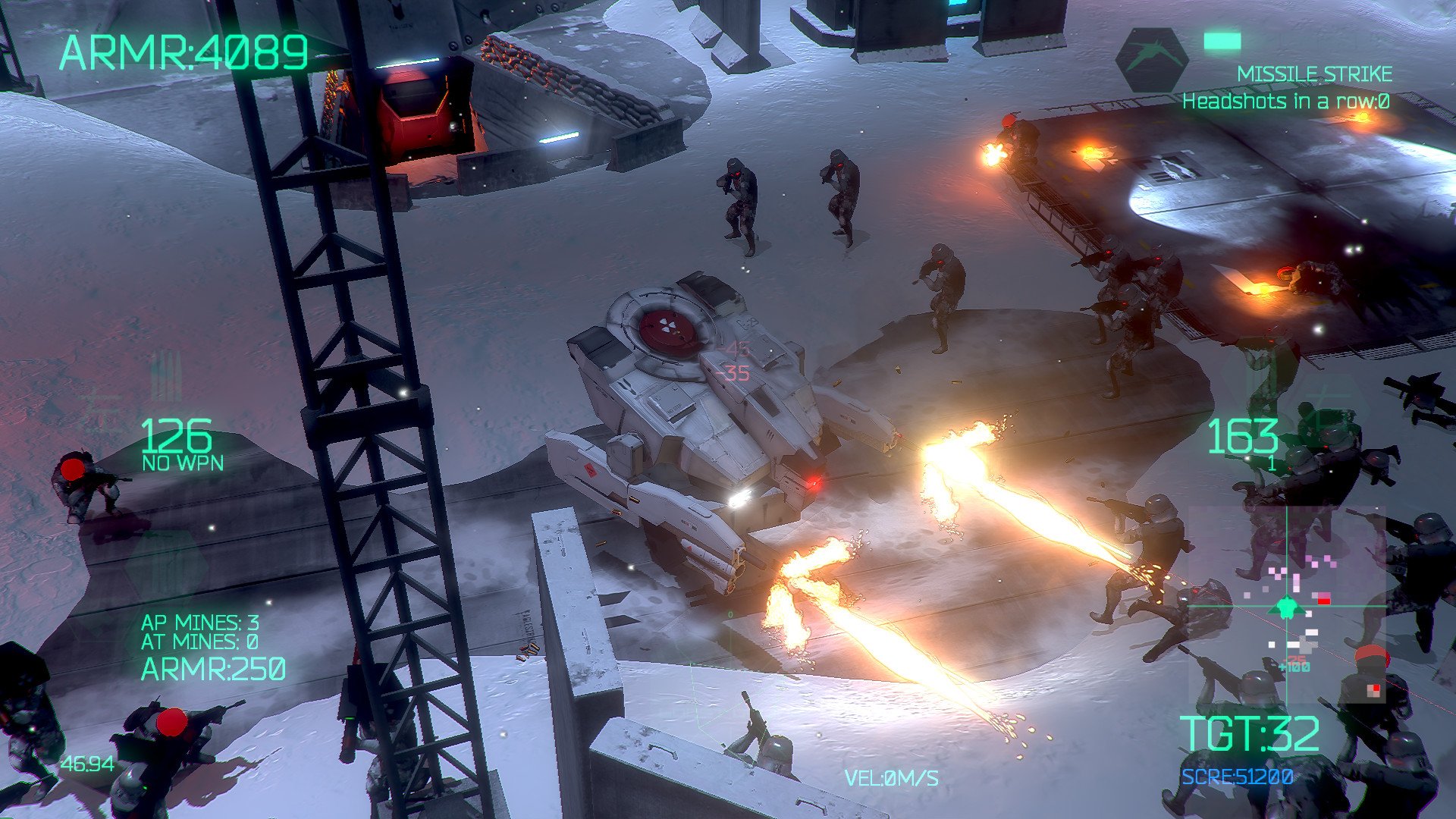The image size is (1456, 819).
Task: Select the MISSILE STRIKE label
Action: pos(1314,74)
